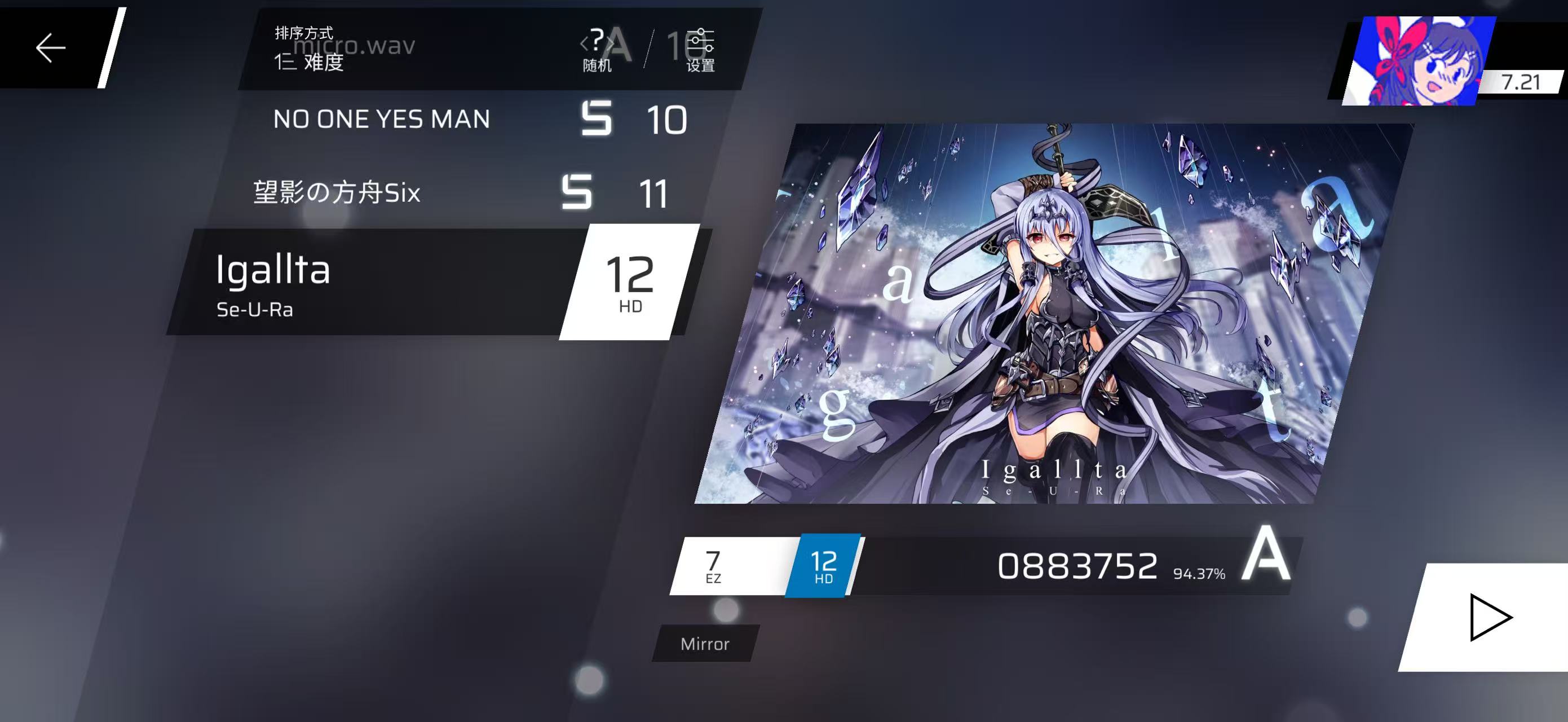The image size is (1568, 722).
Task: Start the song with the play button
Action: tap(1489, 617)
